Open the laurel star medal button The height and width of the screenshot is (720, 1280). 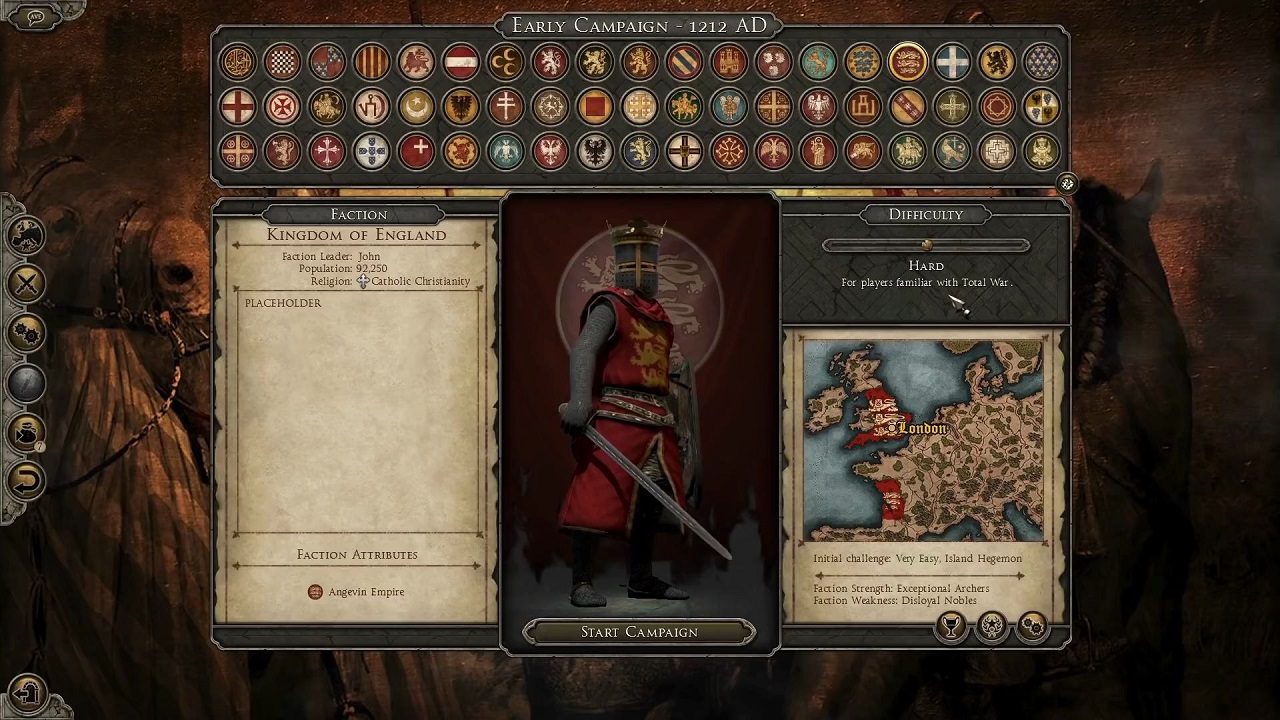pyautogui.click(x=992, y=626)
